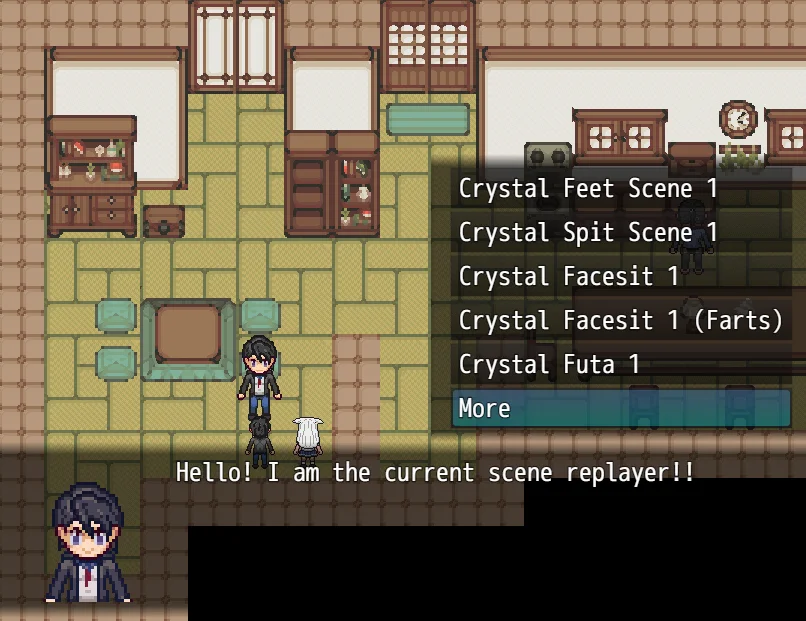Select Crystal Feet Scene 1 option
This screenshot has height=621, width=806.
point(588,188)
